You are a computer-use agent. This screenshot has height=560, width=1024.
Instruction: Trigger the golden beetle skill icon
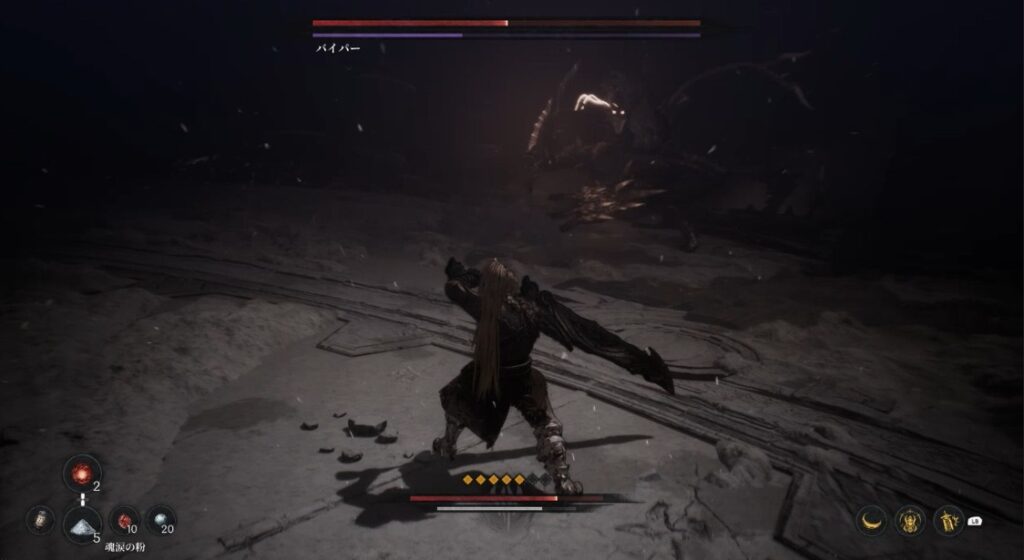(x=910, y=520)
